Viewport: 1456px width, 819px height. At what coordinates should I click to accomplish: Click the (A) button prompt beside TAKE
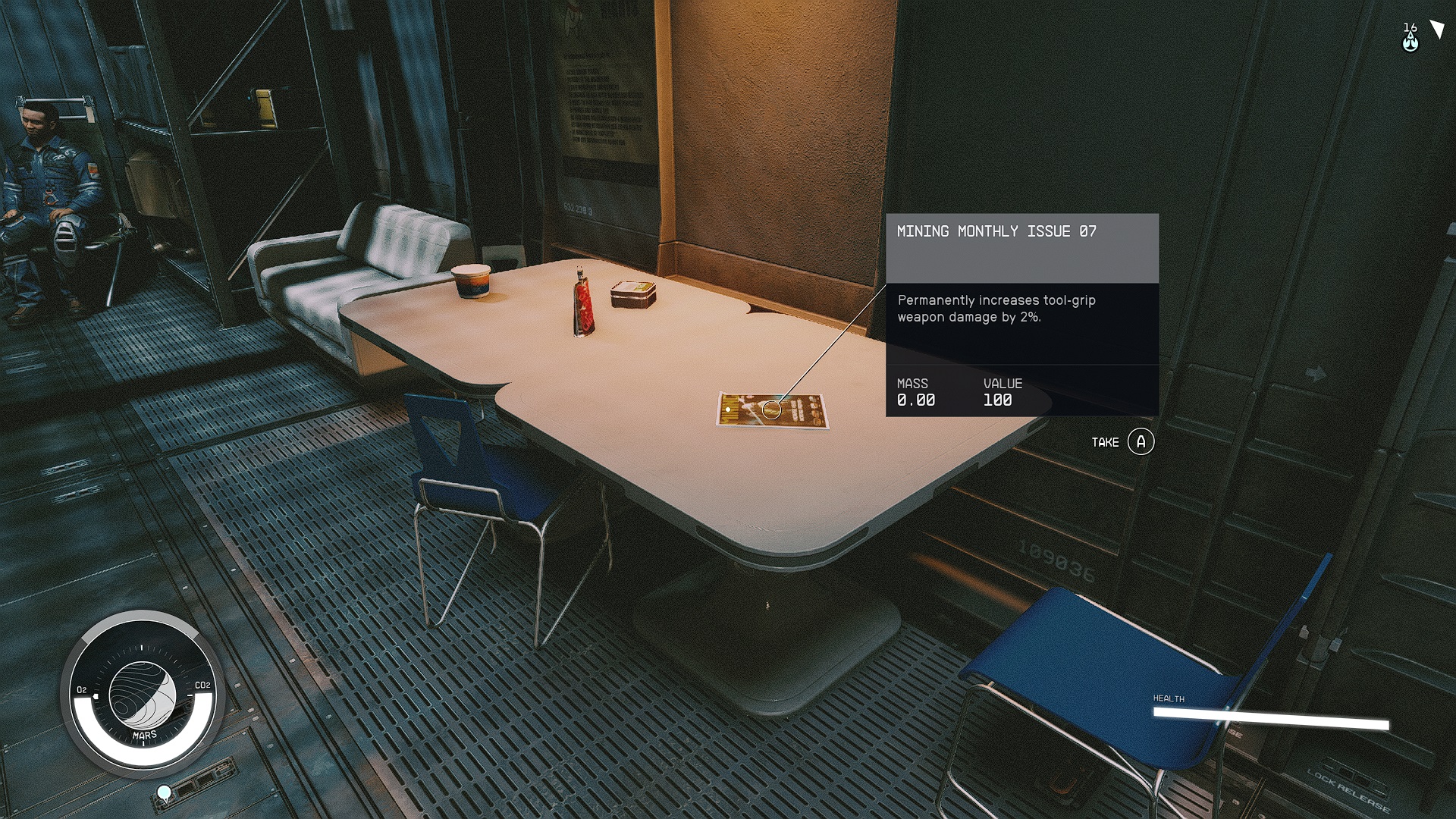click(1141, 441)
